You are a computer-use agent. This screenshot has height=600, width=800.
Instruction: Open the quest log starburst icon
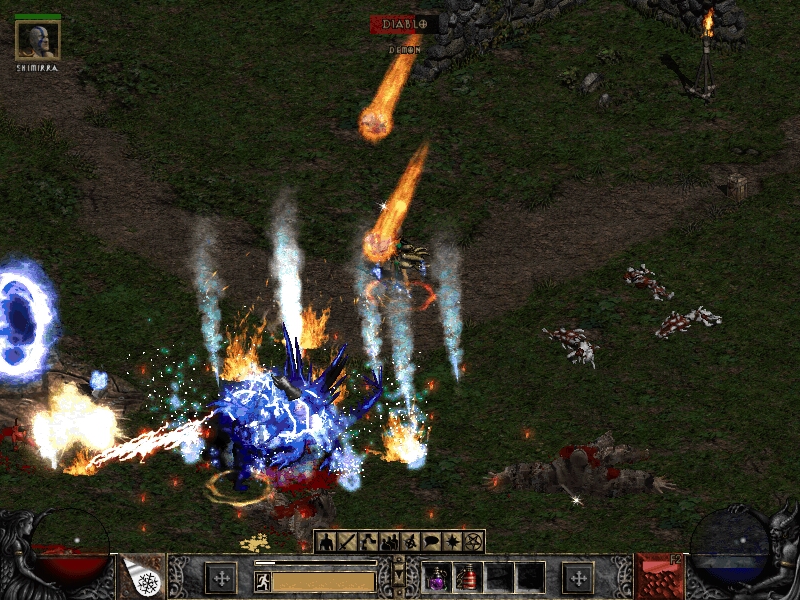[x=453, y=542]
